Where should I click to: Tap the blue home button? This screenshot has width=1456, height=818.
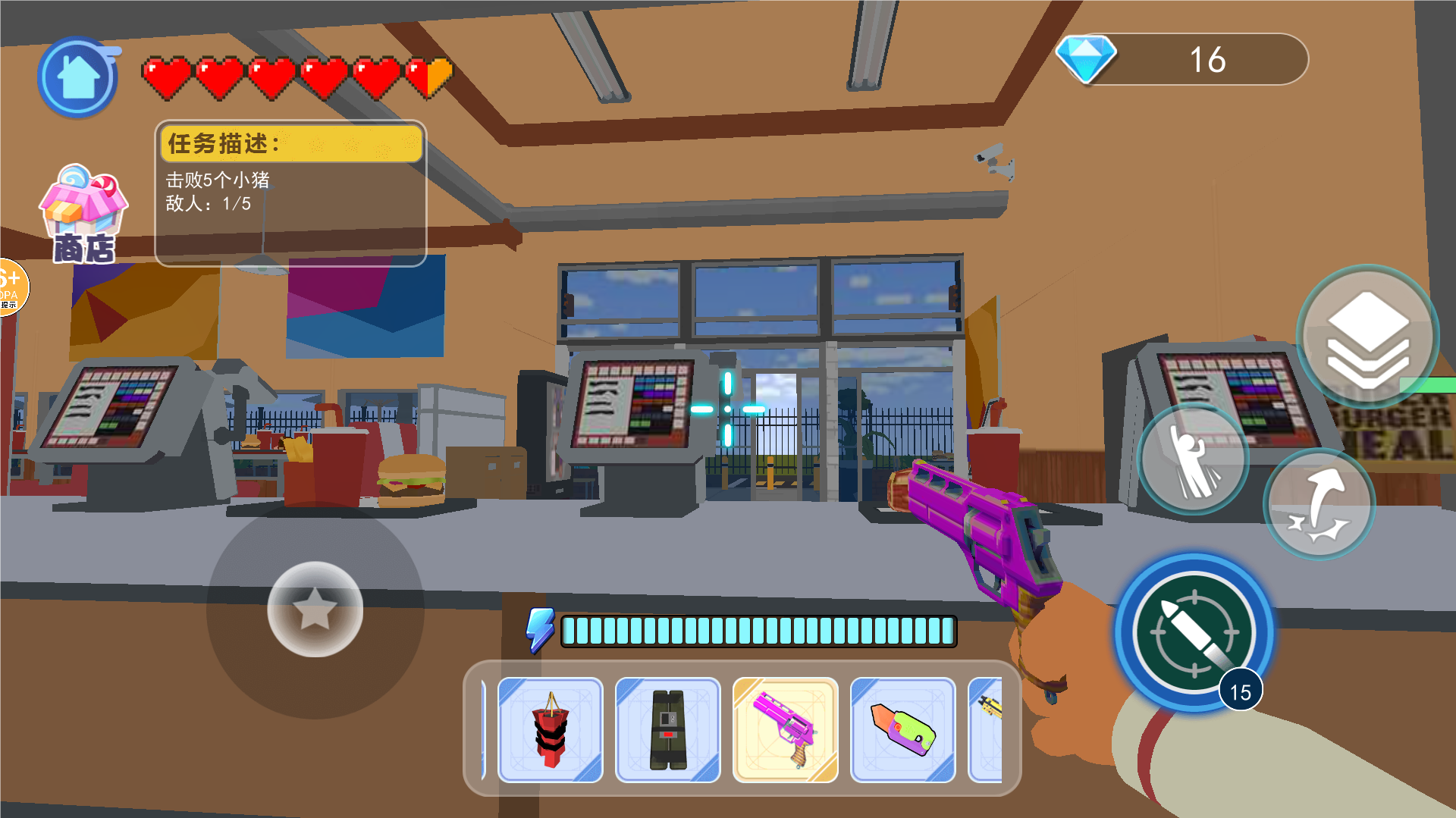(77, 77)
